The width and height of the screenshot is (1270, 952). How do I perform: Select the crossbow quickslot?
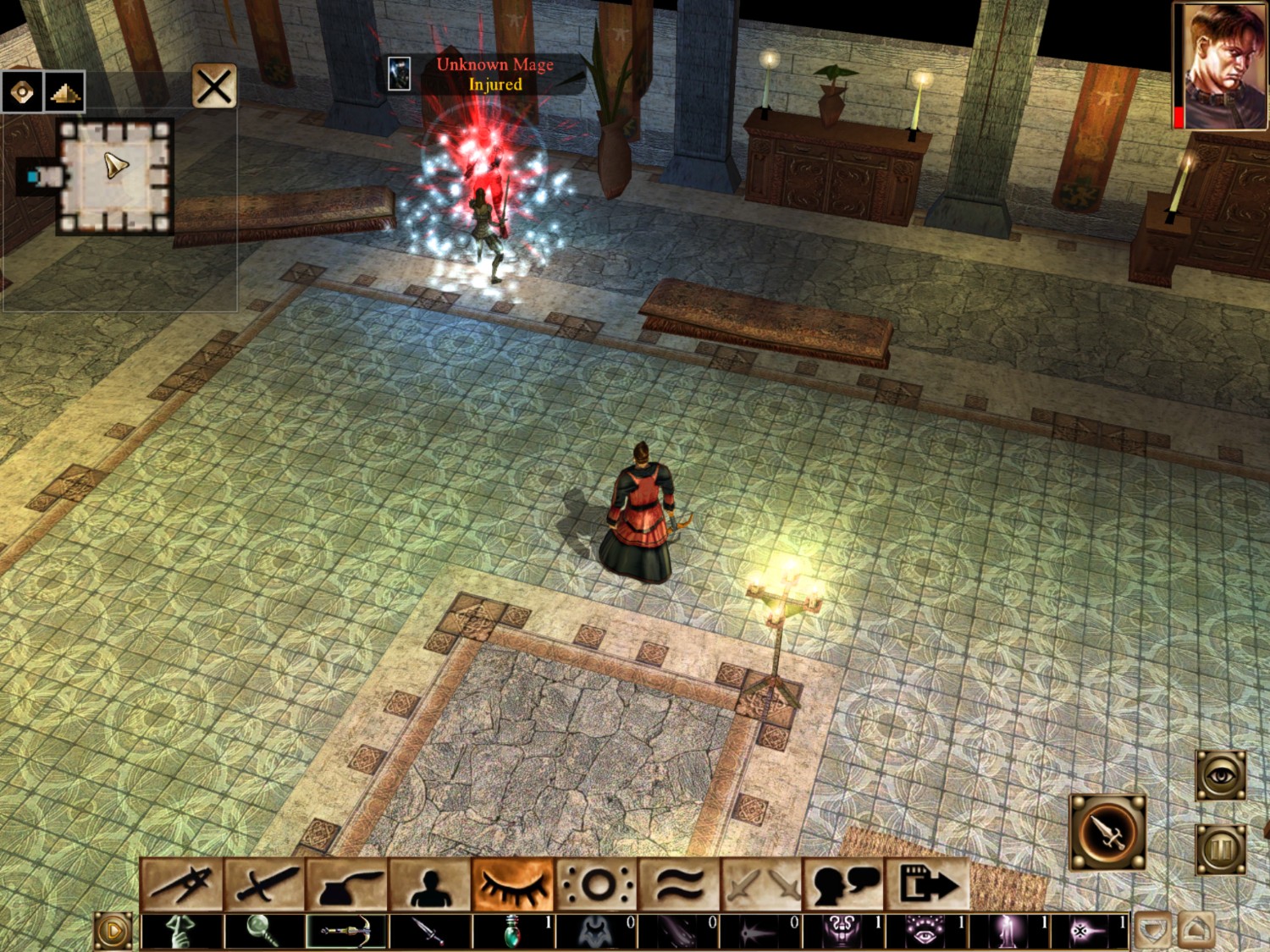347,931
